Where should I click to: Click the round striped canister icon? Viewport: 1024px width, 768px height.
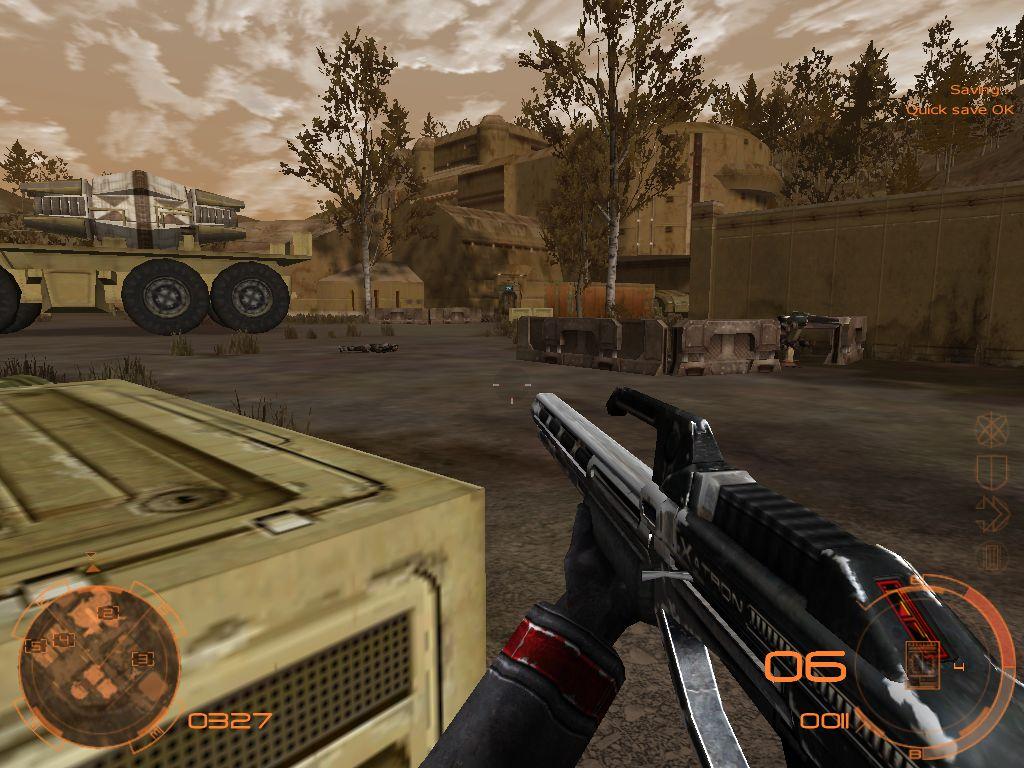(991, 556)
